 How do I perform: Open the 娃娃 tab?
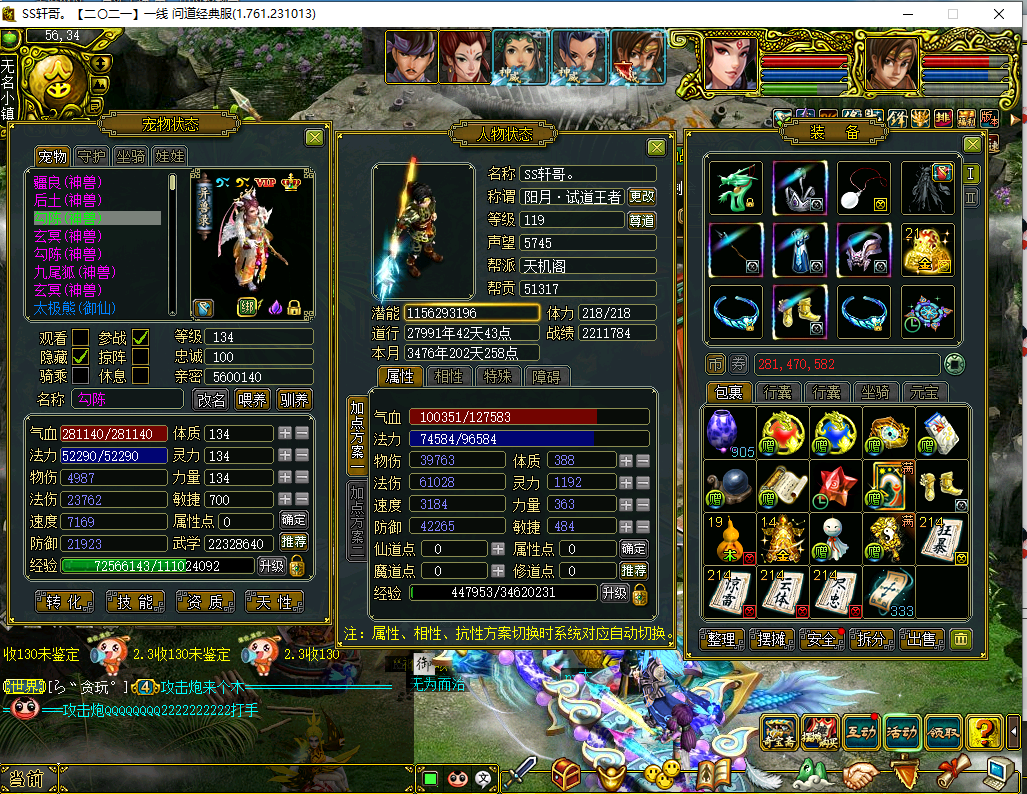click(170, 157)
